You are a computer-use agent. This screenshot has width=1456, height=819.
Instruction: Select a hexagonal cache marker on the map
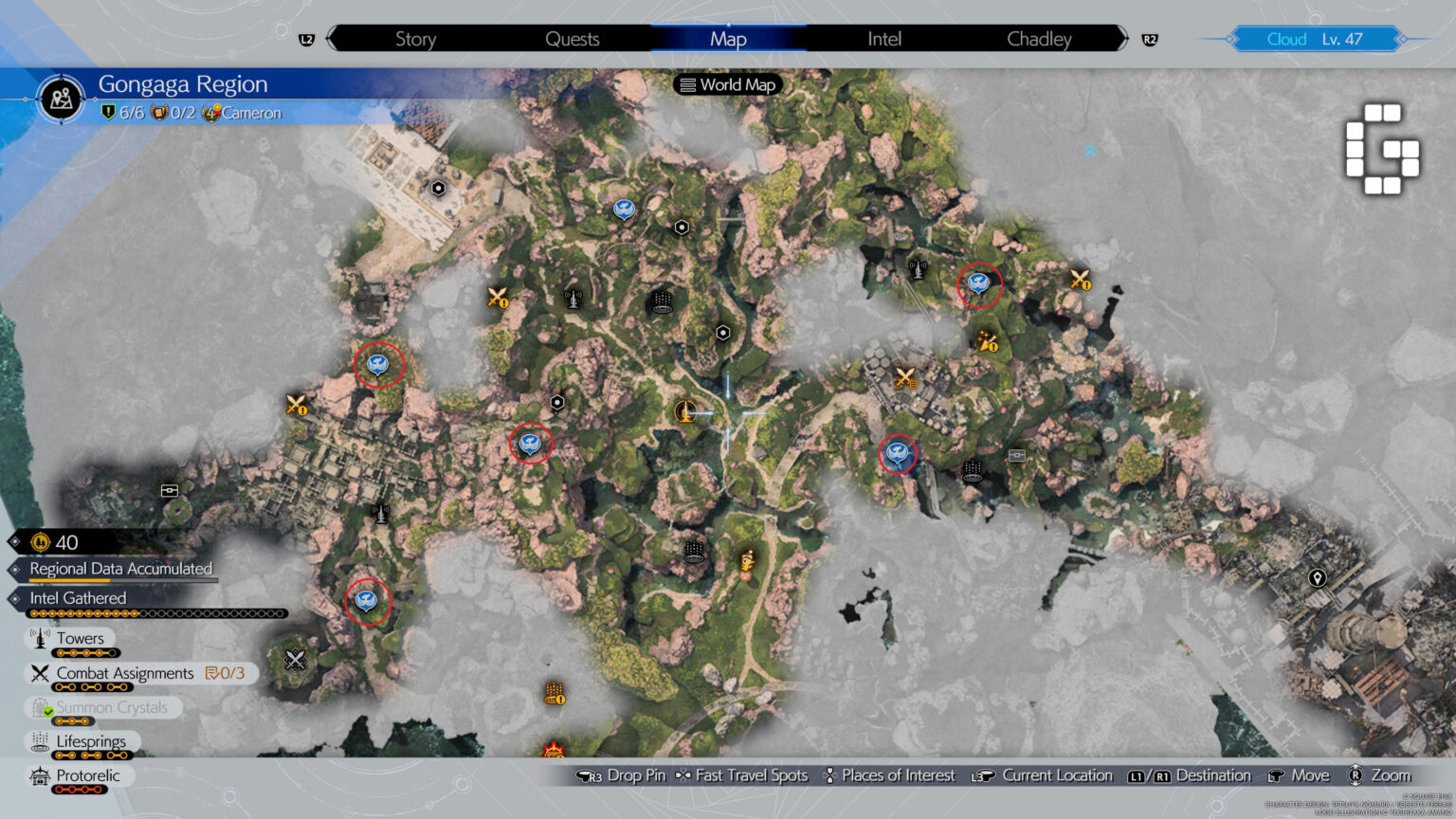[681, 227]
